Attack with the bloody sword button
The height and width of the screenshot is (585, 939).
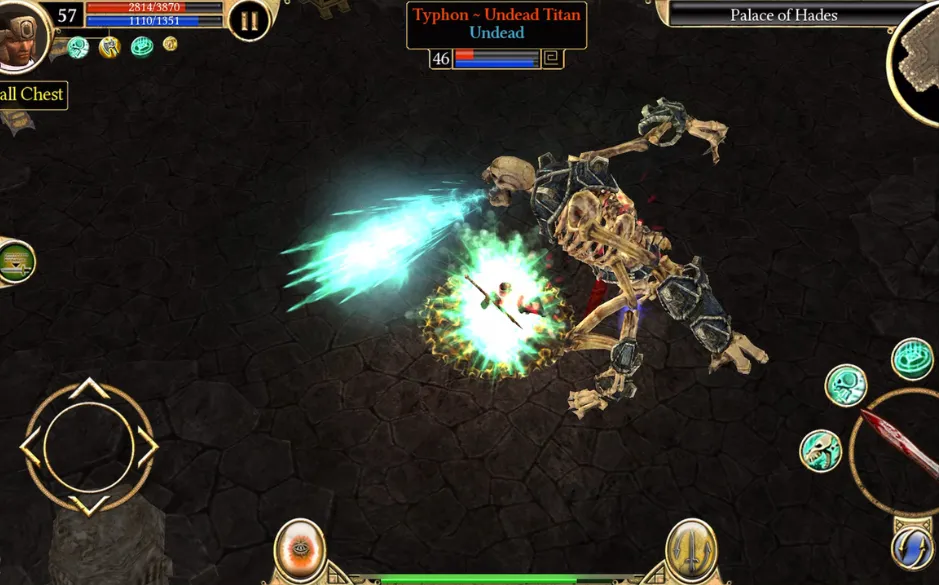[898, 450]
